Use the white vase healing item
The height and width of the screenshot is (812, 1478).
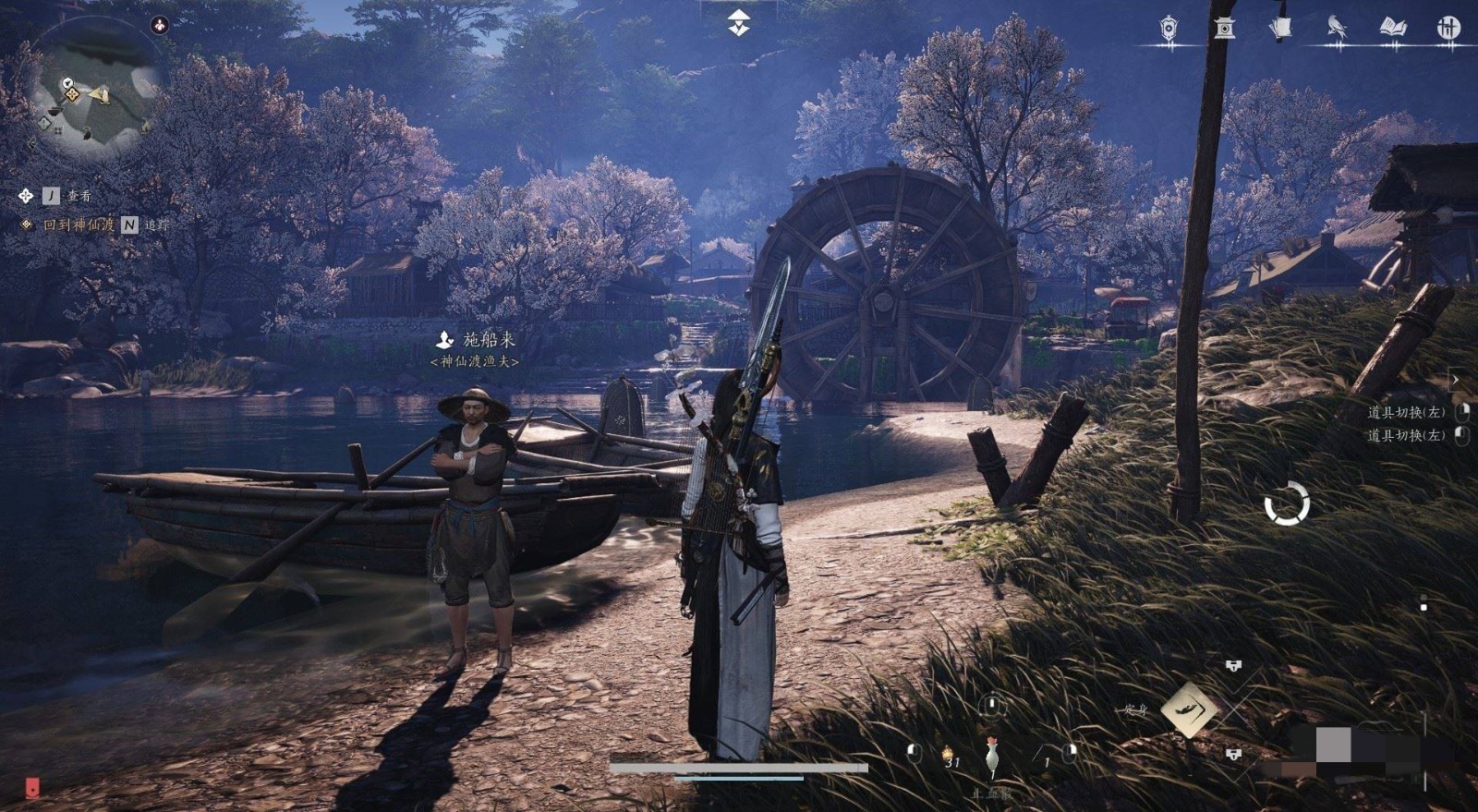pos(992,756)
